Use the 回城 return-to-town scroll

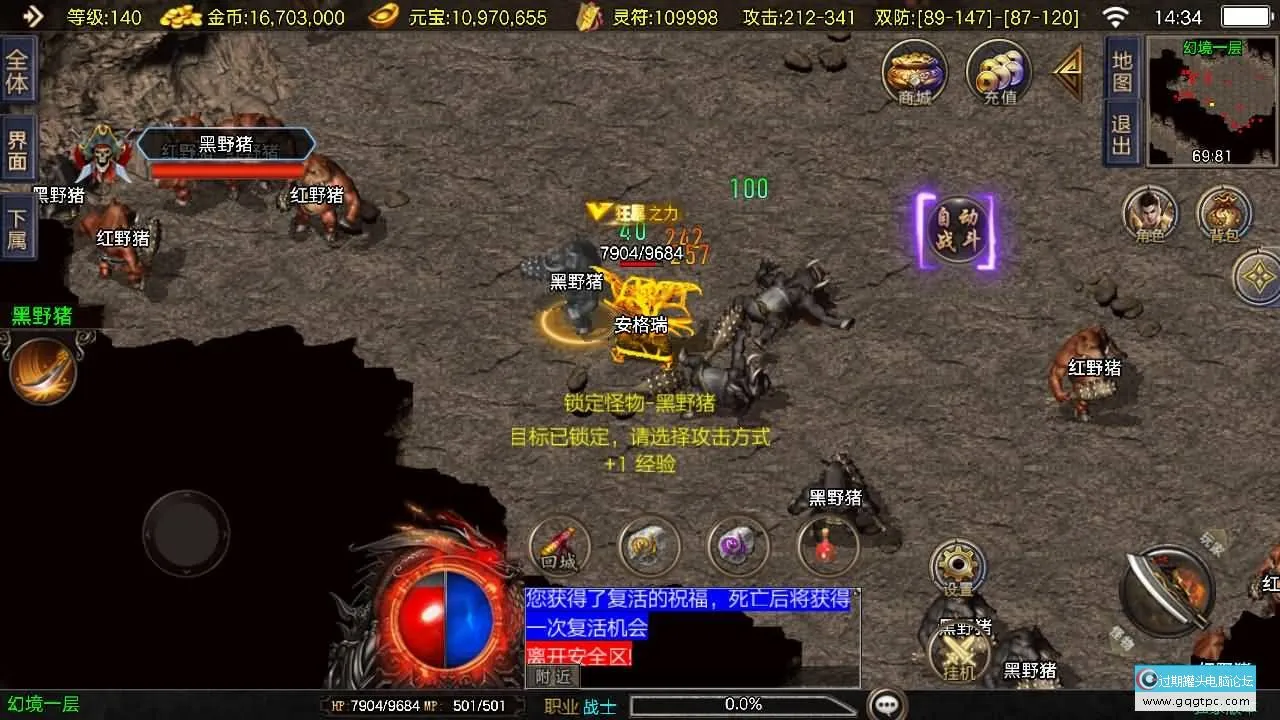coord(560,547)
